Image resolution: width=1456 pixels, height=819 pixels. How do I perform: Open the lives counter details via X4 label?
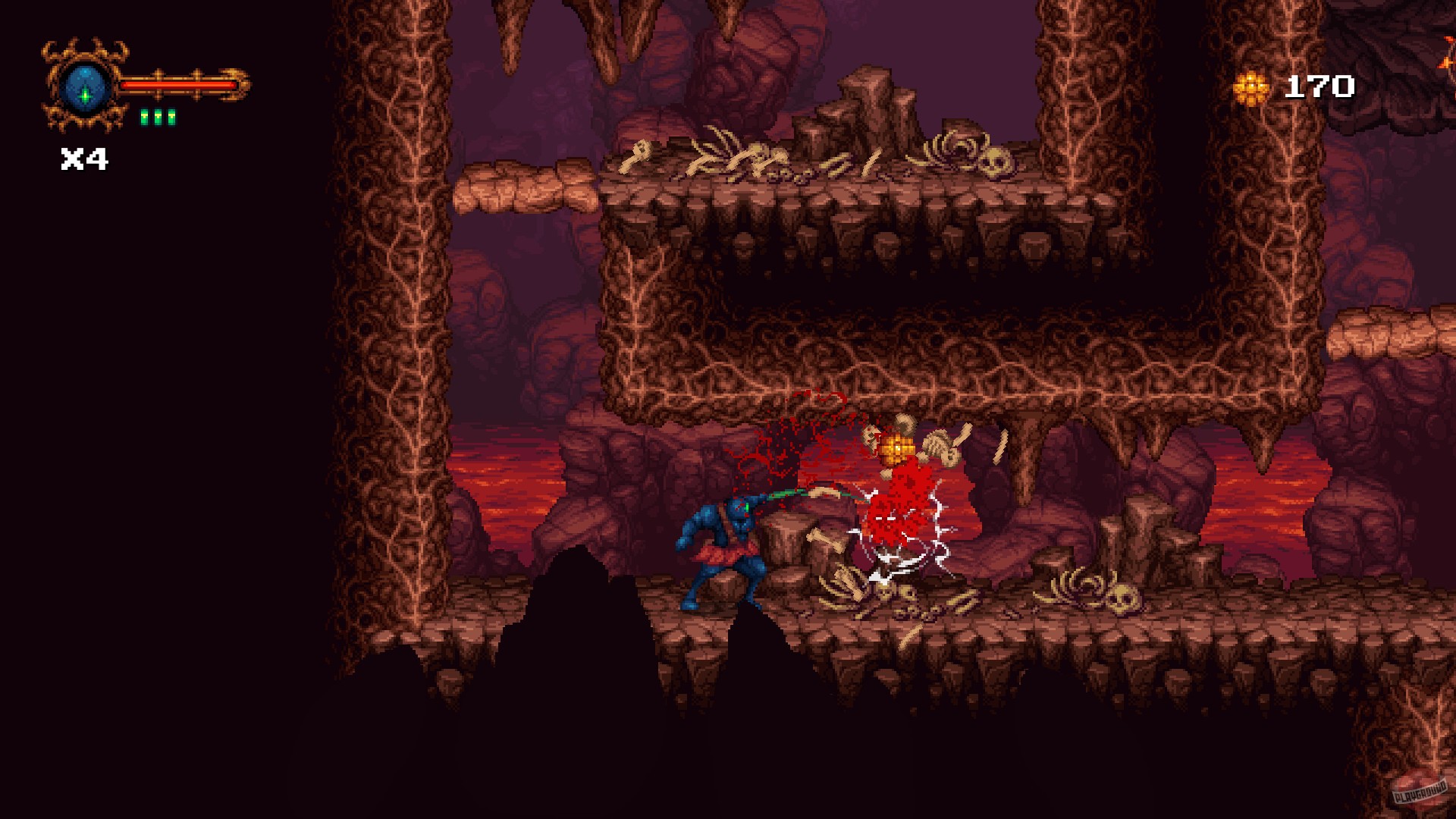85,158
